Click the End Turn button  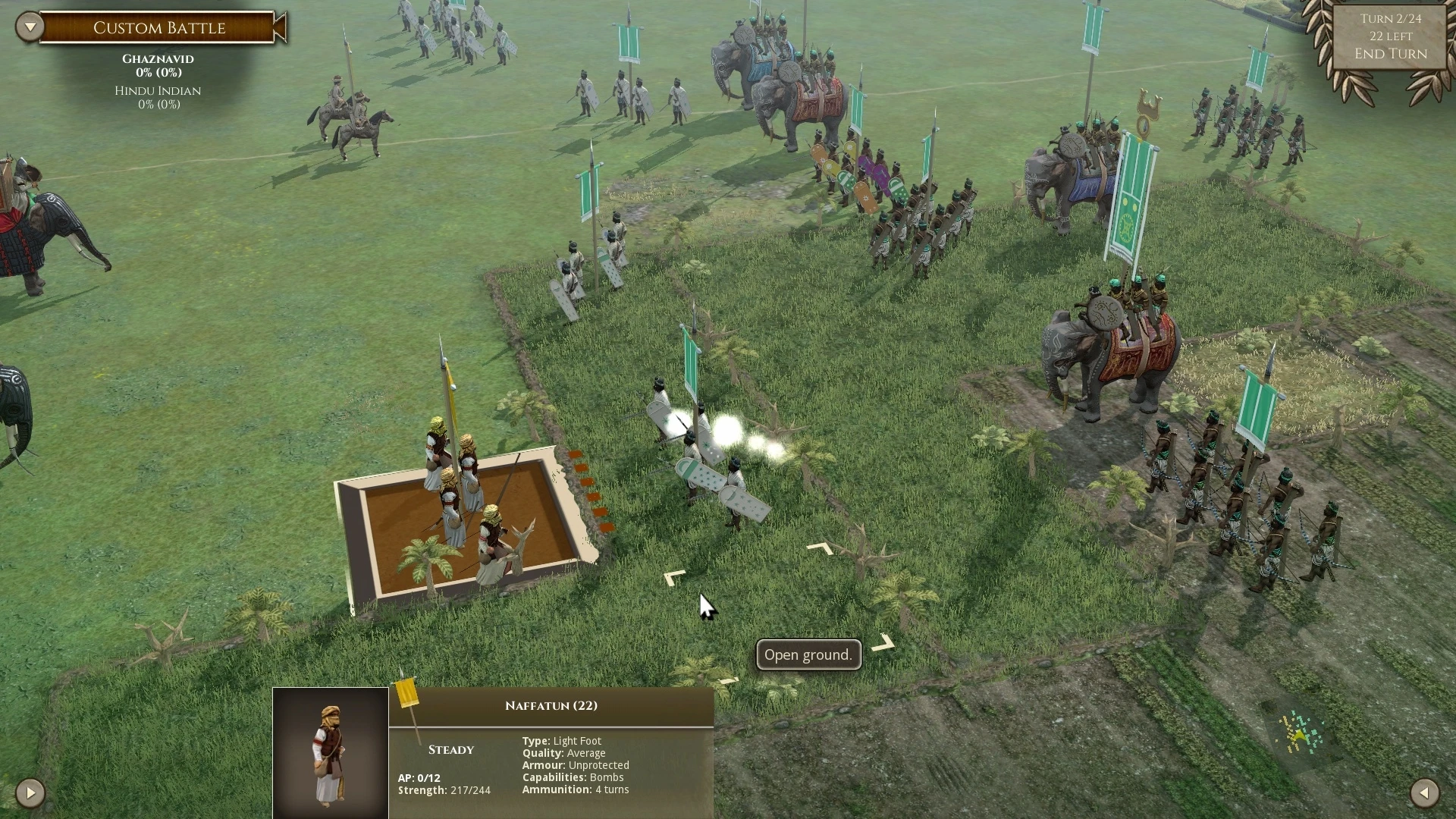pos(1390,54)
